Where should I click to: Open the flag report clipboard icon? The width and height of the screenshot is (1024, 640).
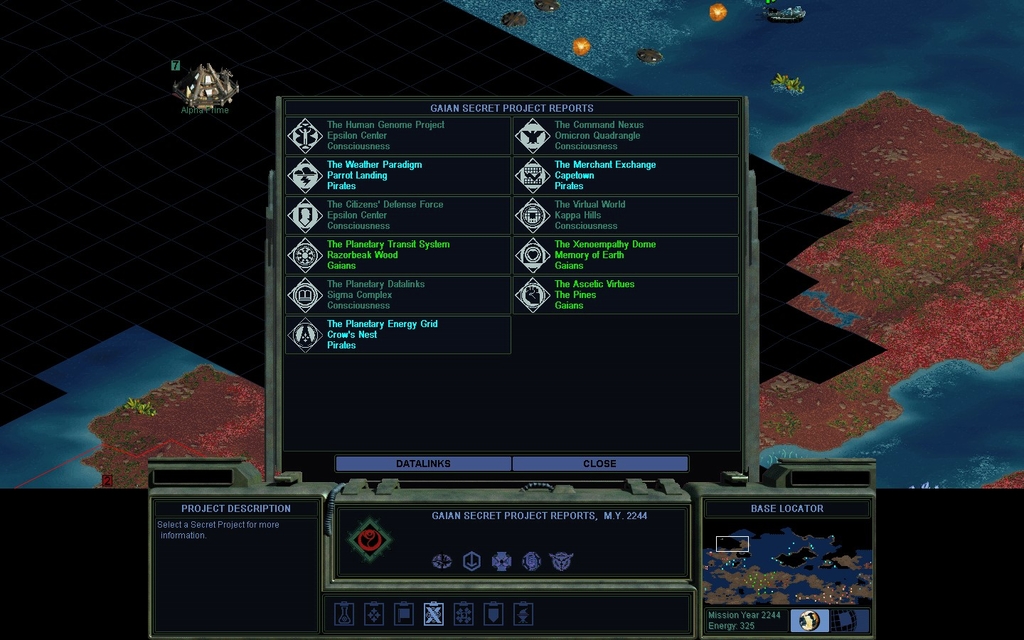tap(403, 613)
